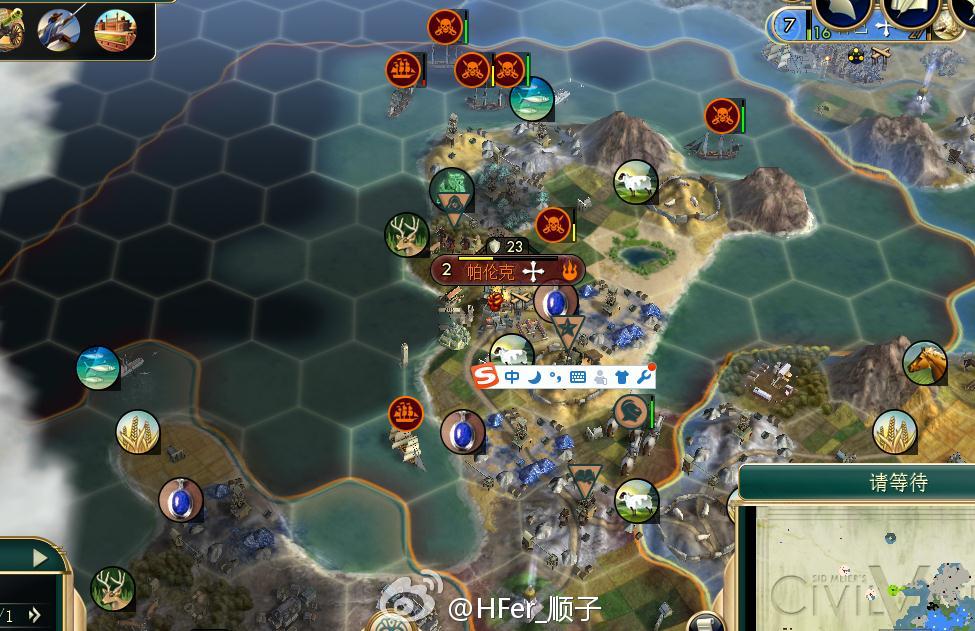
Task: Open the Sogou soft keyboard icon
Action: point(578,376)
